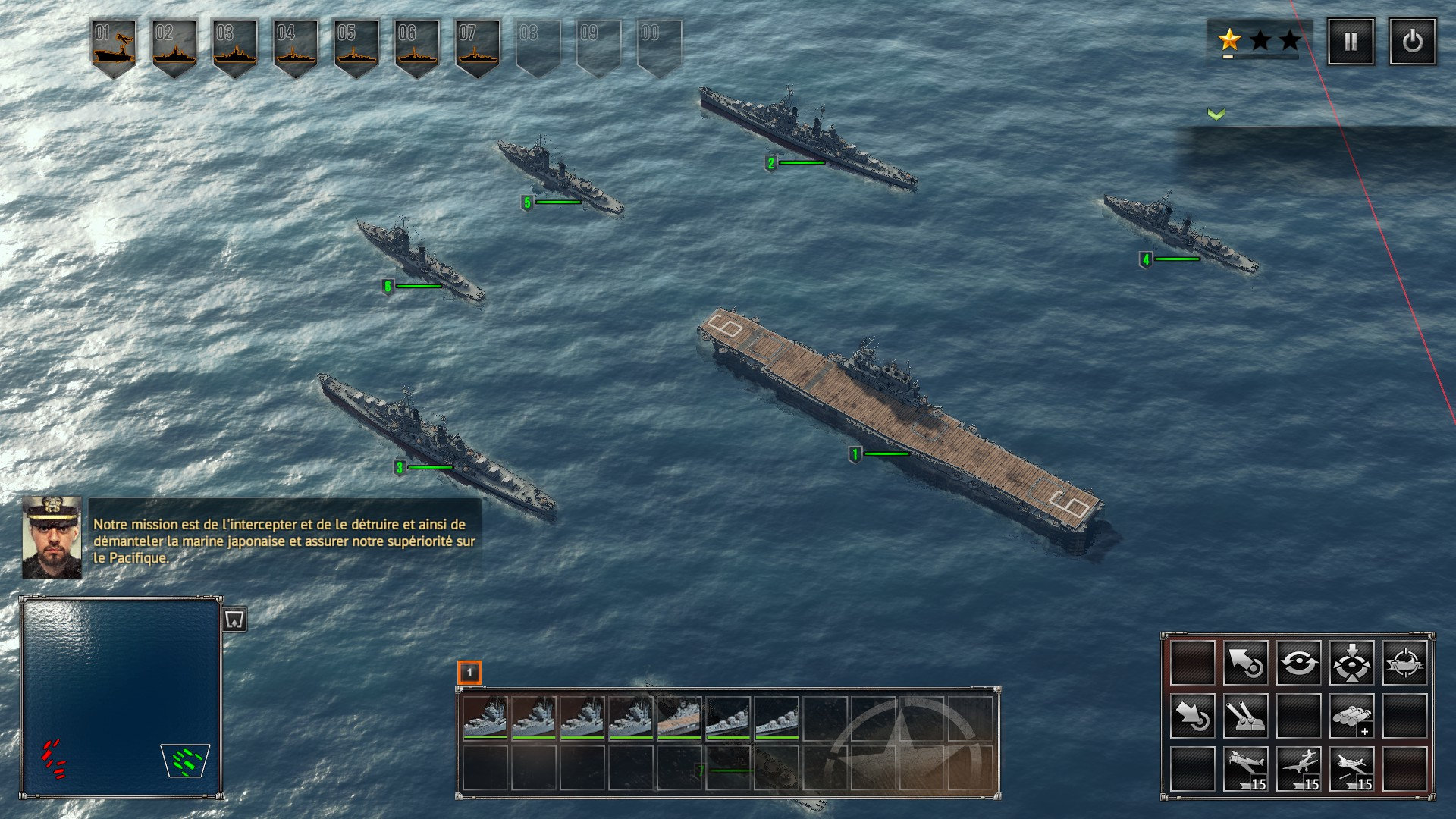Launch the fighter plane squadron
1456x819 pixels.
point(1245,769)
